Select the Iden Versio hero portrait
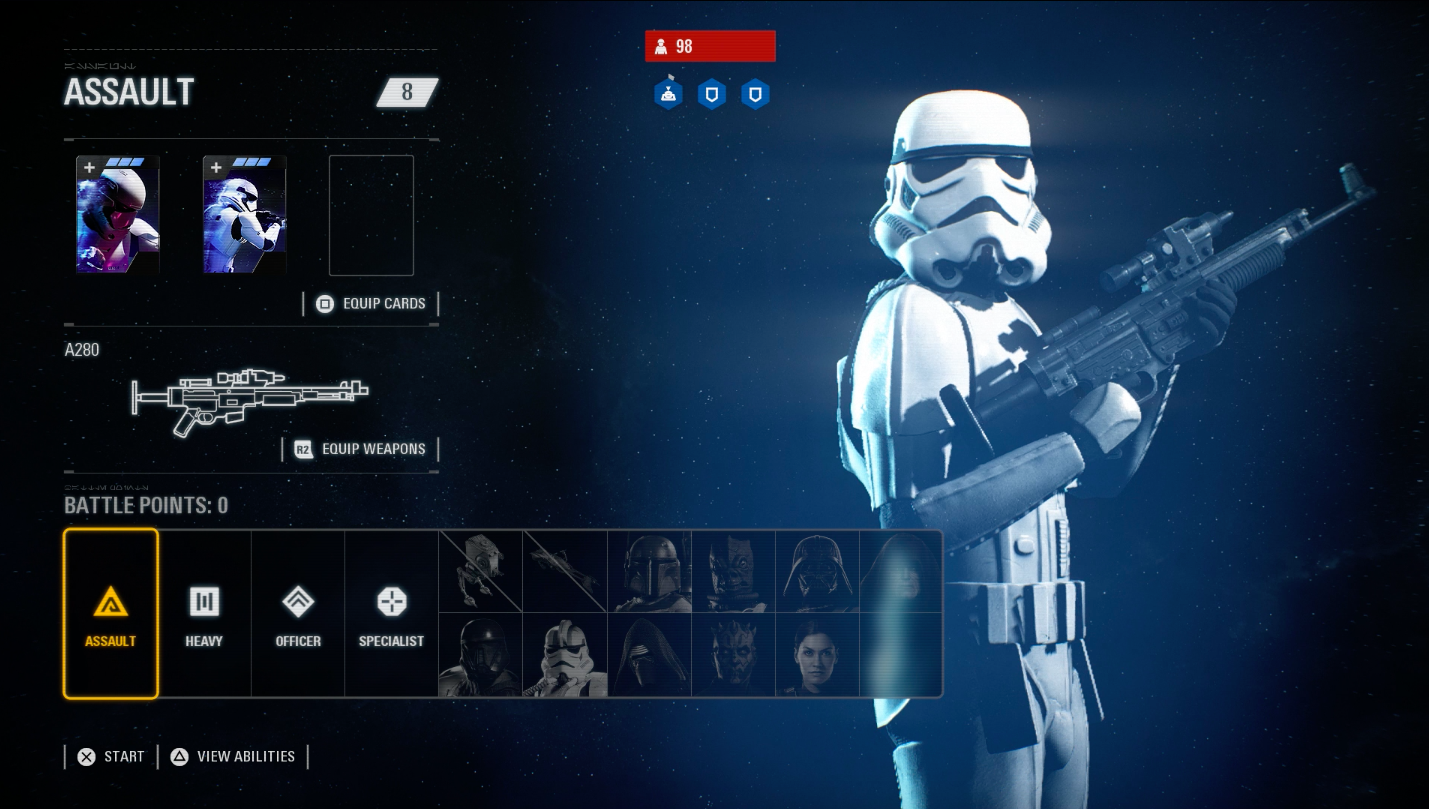1429x809 pixels. 817,655
